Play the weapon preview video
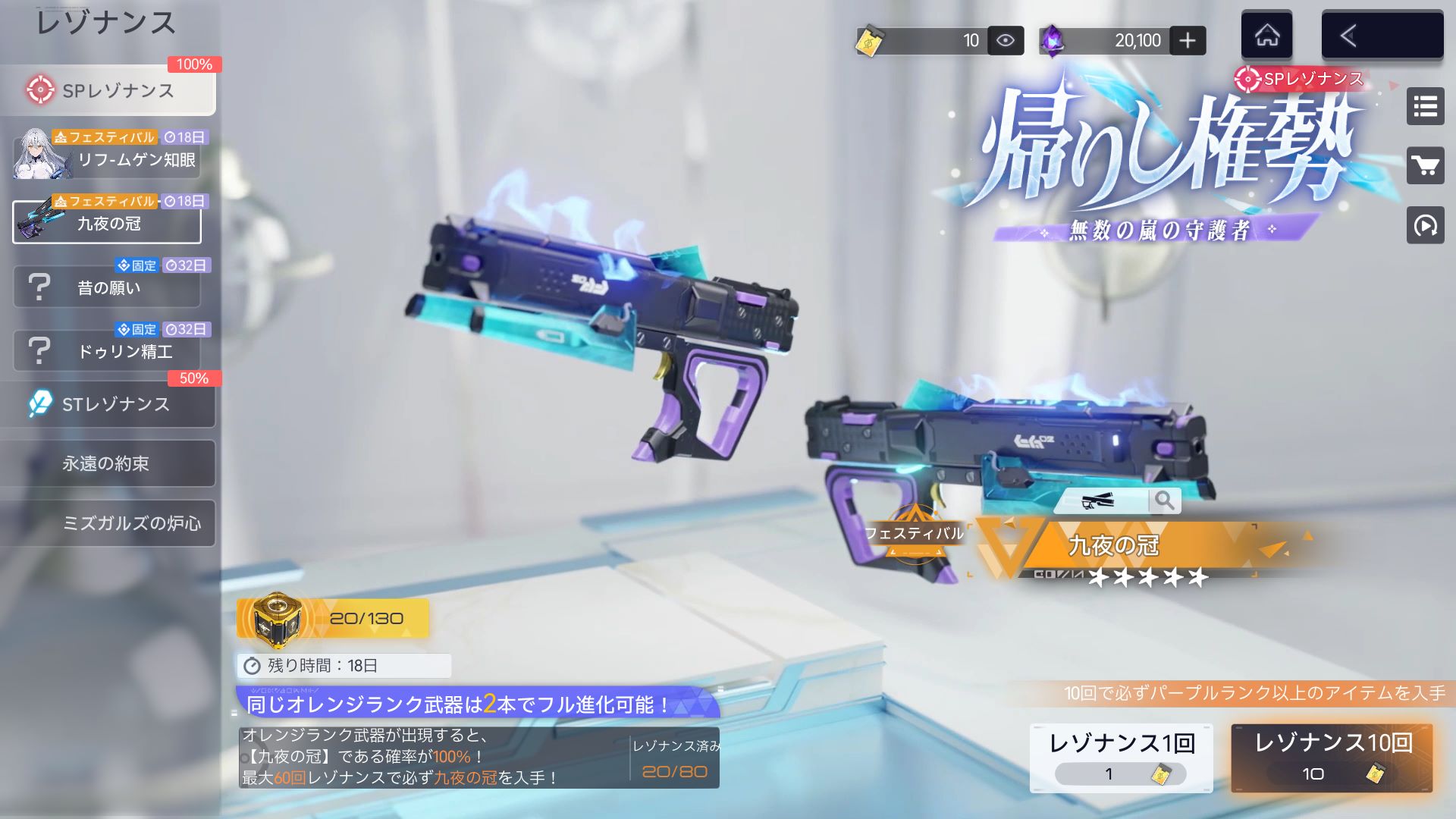 1425,225
